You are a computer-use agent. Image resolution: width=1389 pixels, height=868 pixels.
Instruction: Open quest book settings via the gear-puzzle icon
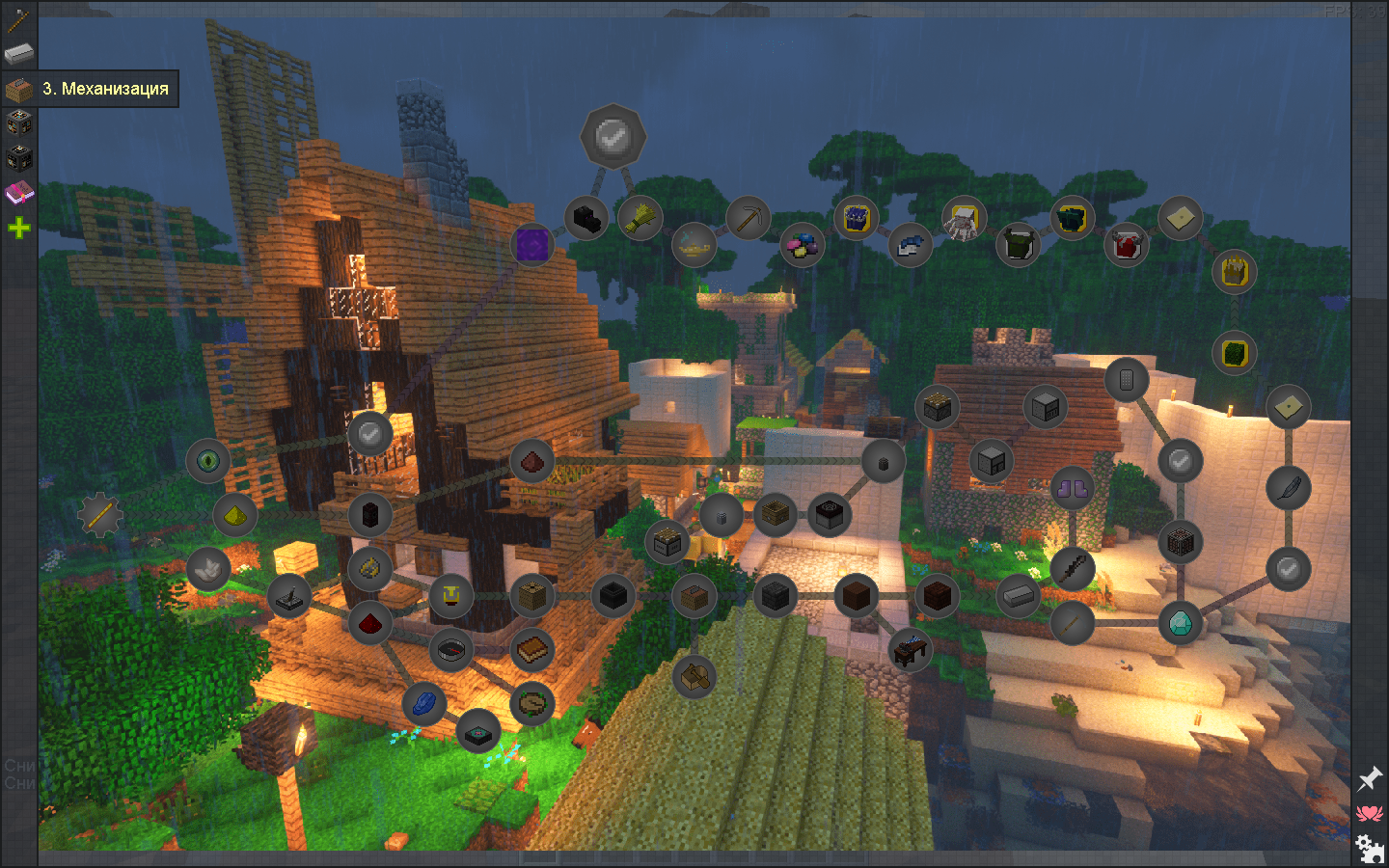pos(1368,847)
